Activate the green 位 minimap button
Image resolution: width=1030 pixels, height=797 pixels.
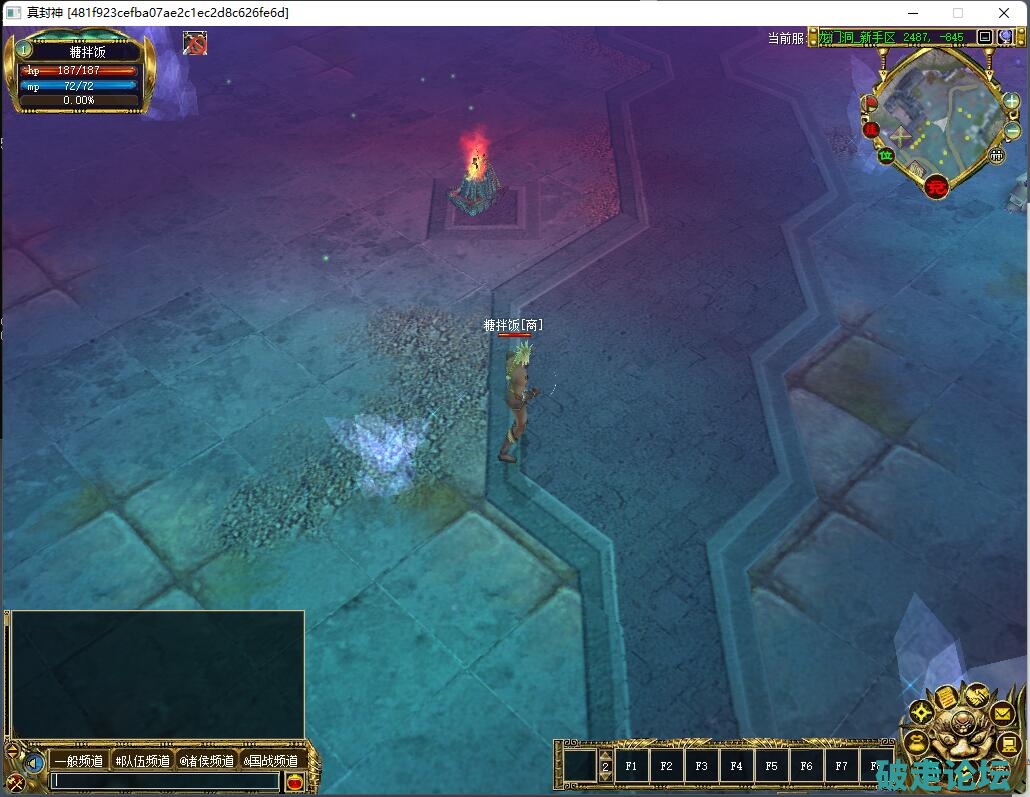coord(885,155)
